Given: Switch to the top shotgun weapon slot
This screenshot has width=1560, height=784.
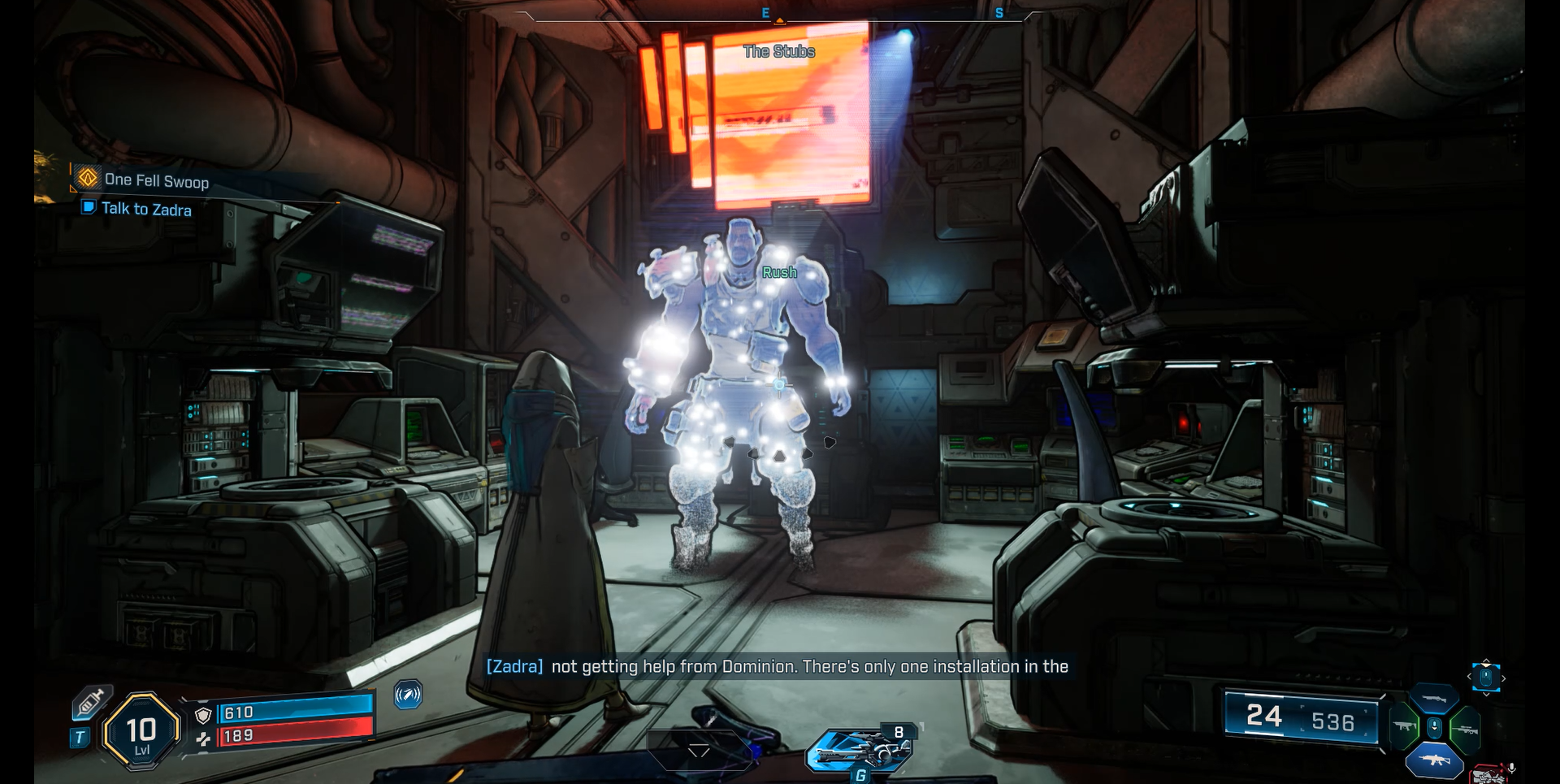Looking at the screenshot, I should (x=1434, y=699).
